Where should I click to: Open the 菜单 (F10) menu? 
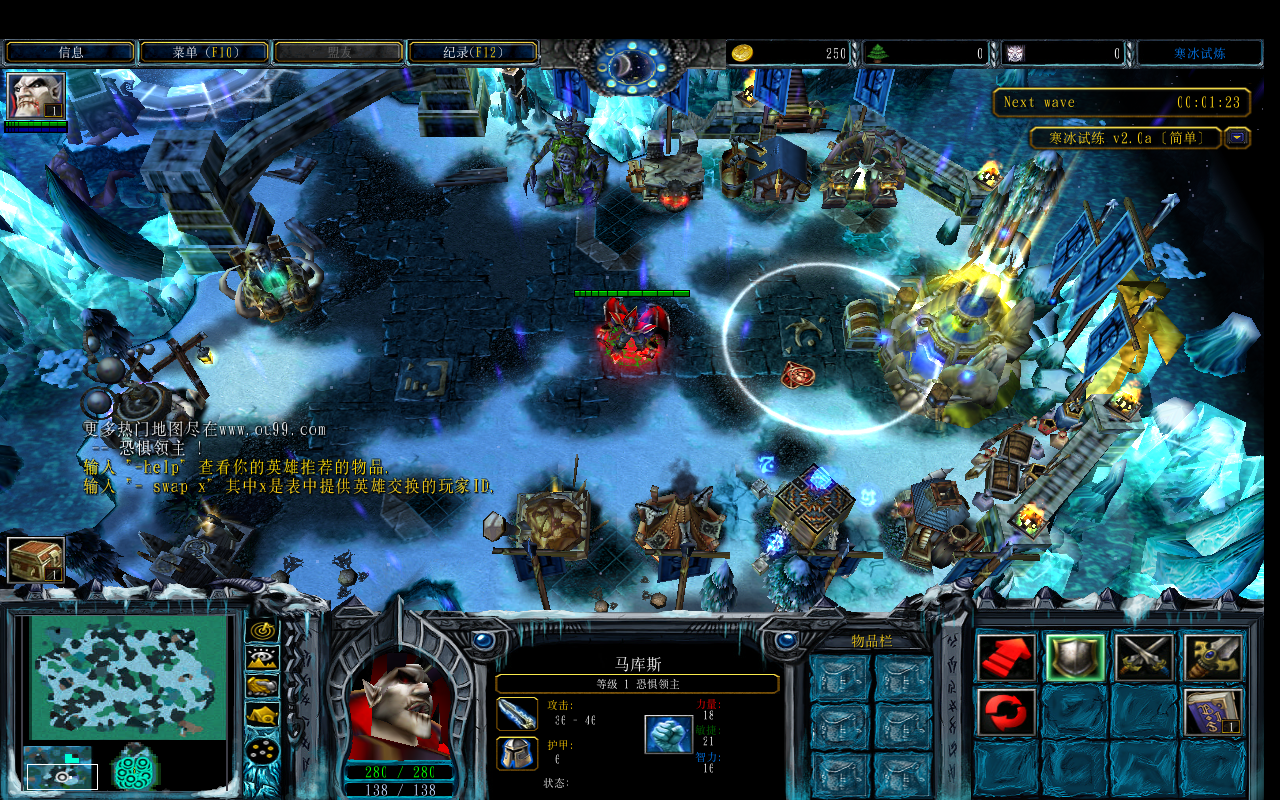pyautogui.click(x=203, y=51)
